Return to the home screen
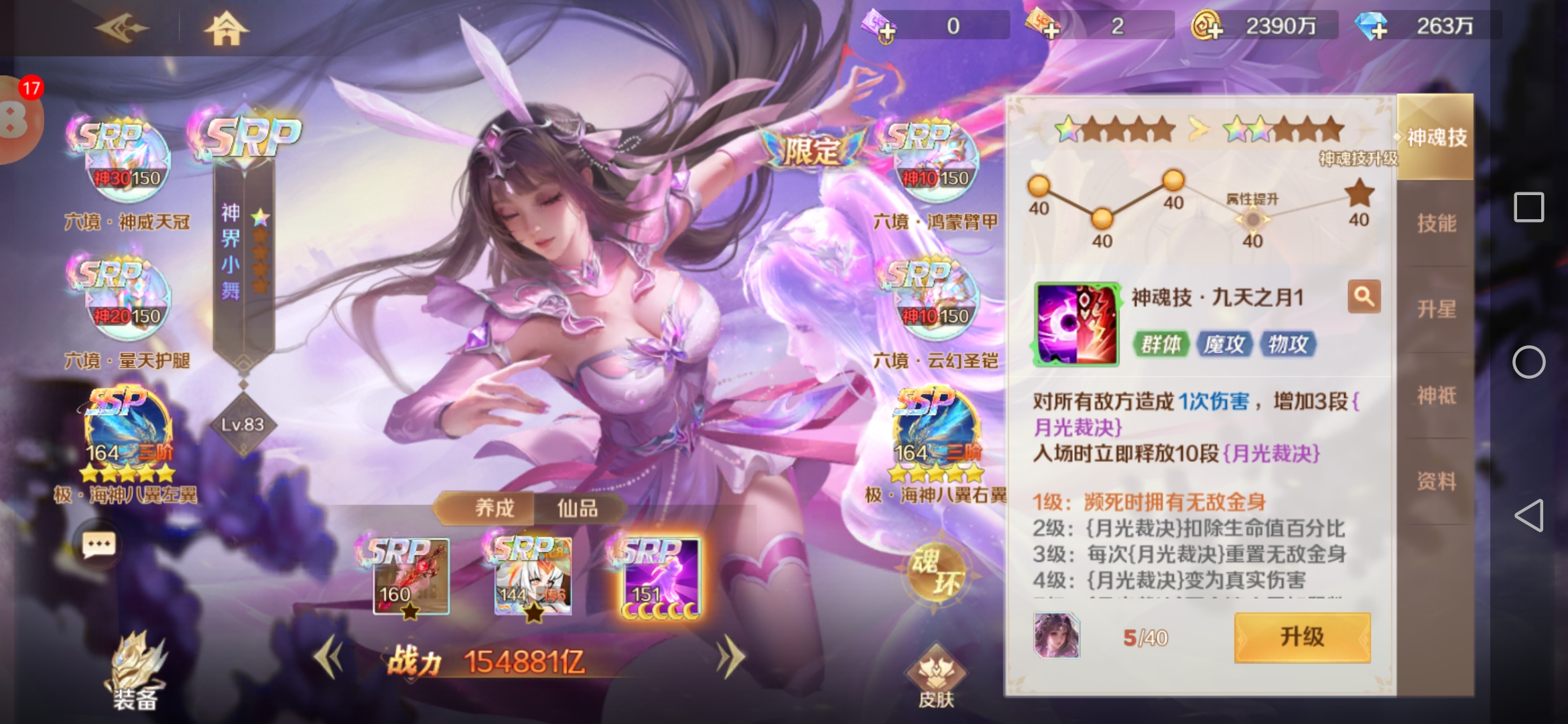 coord(226,28)
